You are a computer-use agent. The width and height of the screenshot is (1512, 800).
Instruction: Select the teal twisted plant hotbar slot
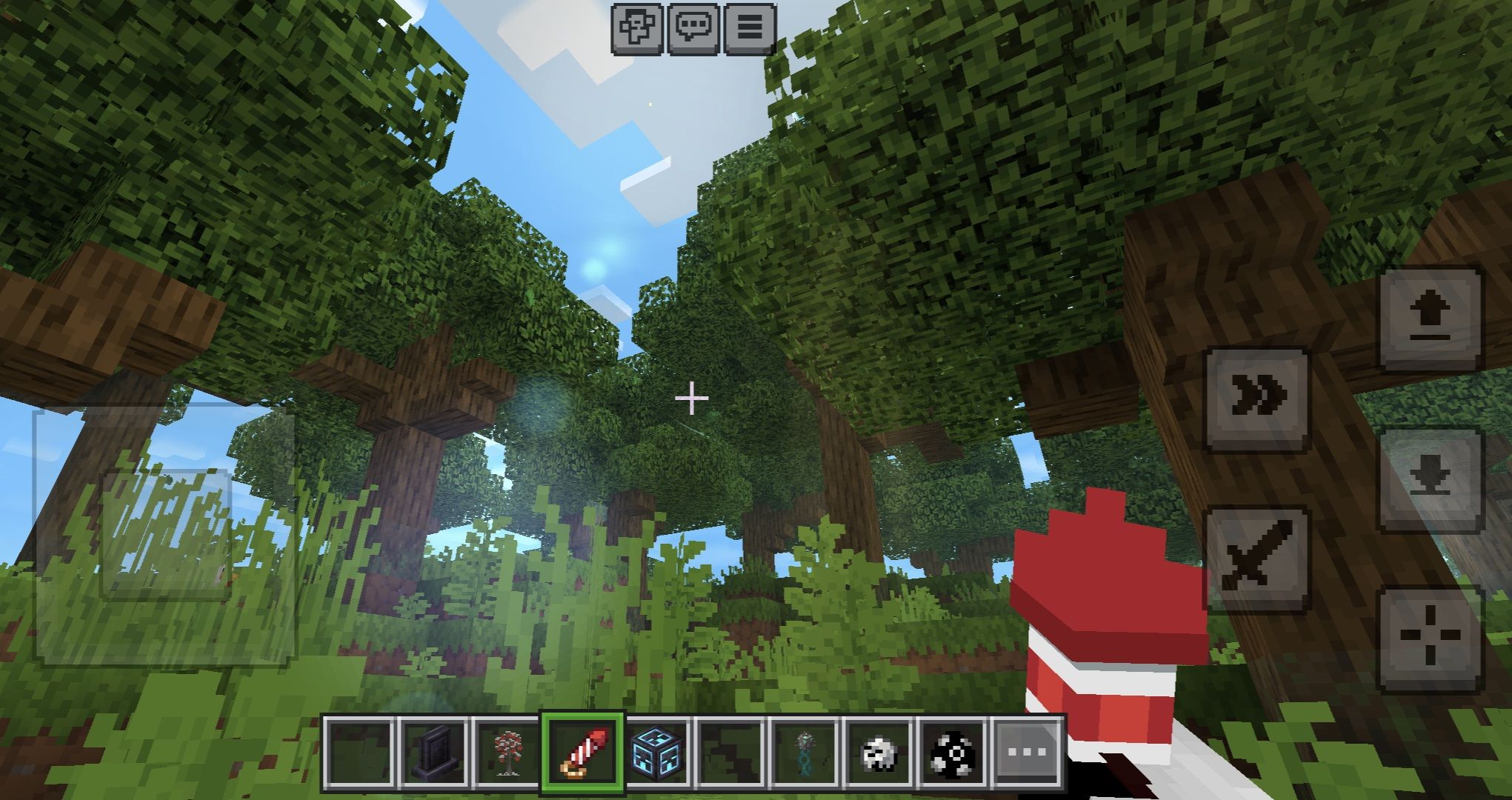click(805, 753)
